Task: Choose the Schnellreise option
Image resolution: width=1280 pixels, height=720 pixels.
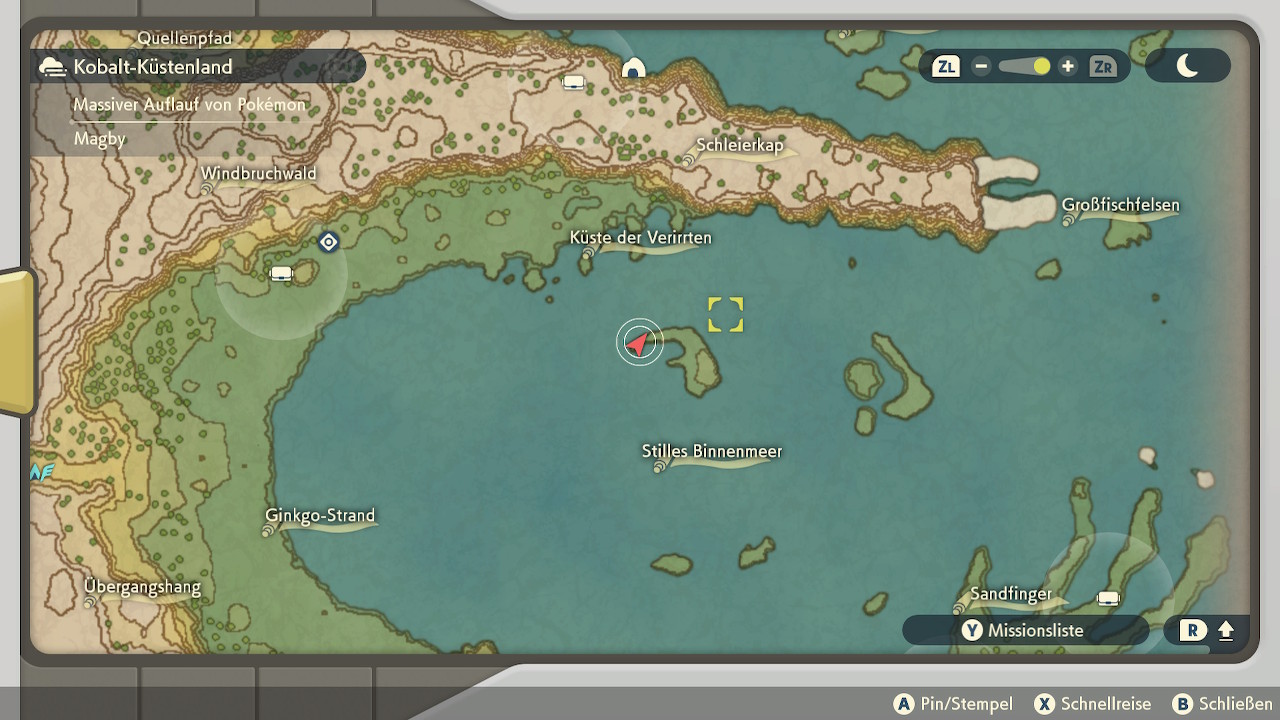Action: point(1092,704)
